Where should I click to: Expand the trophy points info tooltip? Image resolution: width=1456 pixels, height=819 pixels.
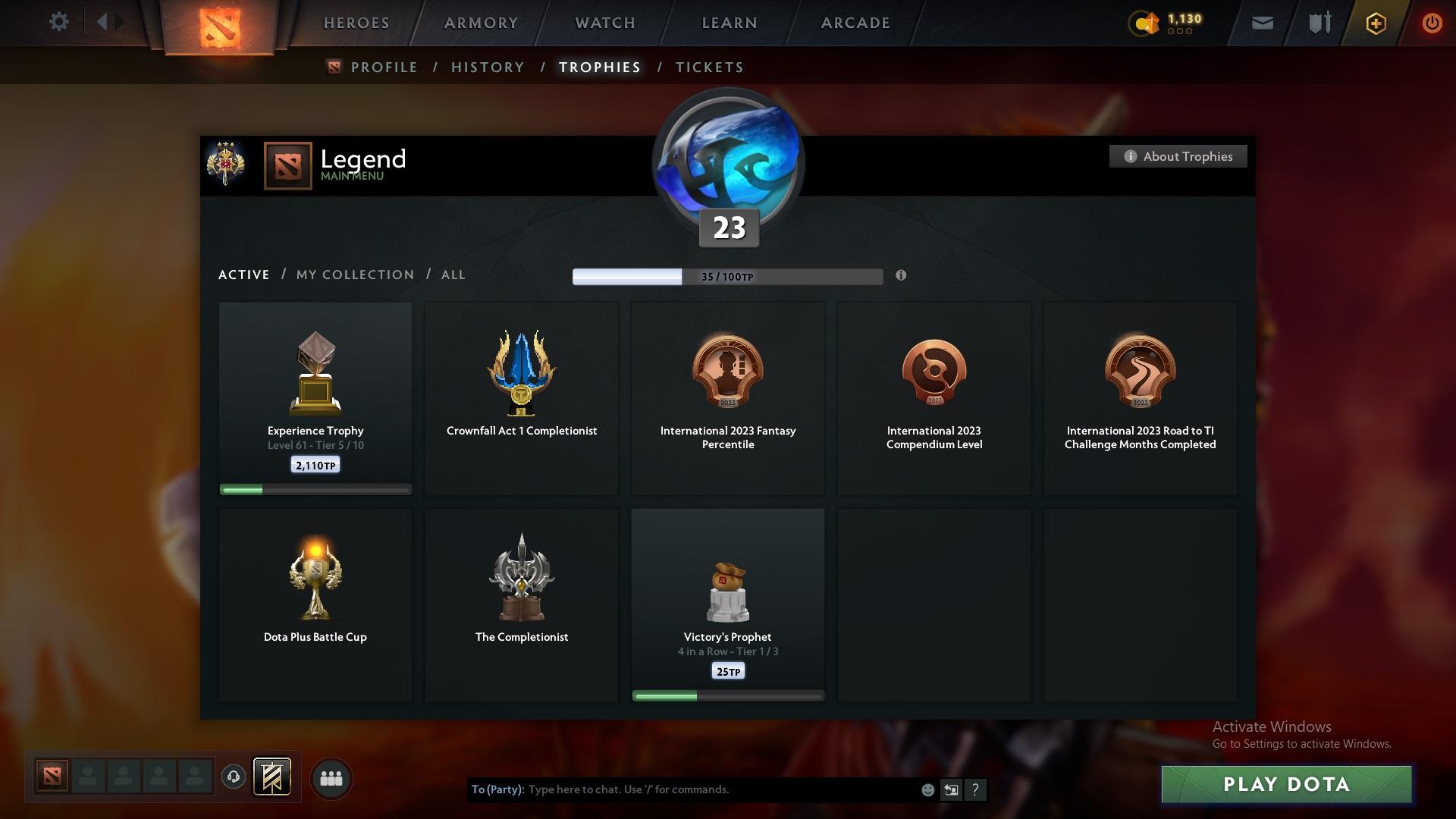pyautogui.click(x=902, y=276)
